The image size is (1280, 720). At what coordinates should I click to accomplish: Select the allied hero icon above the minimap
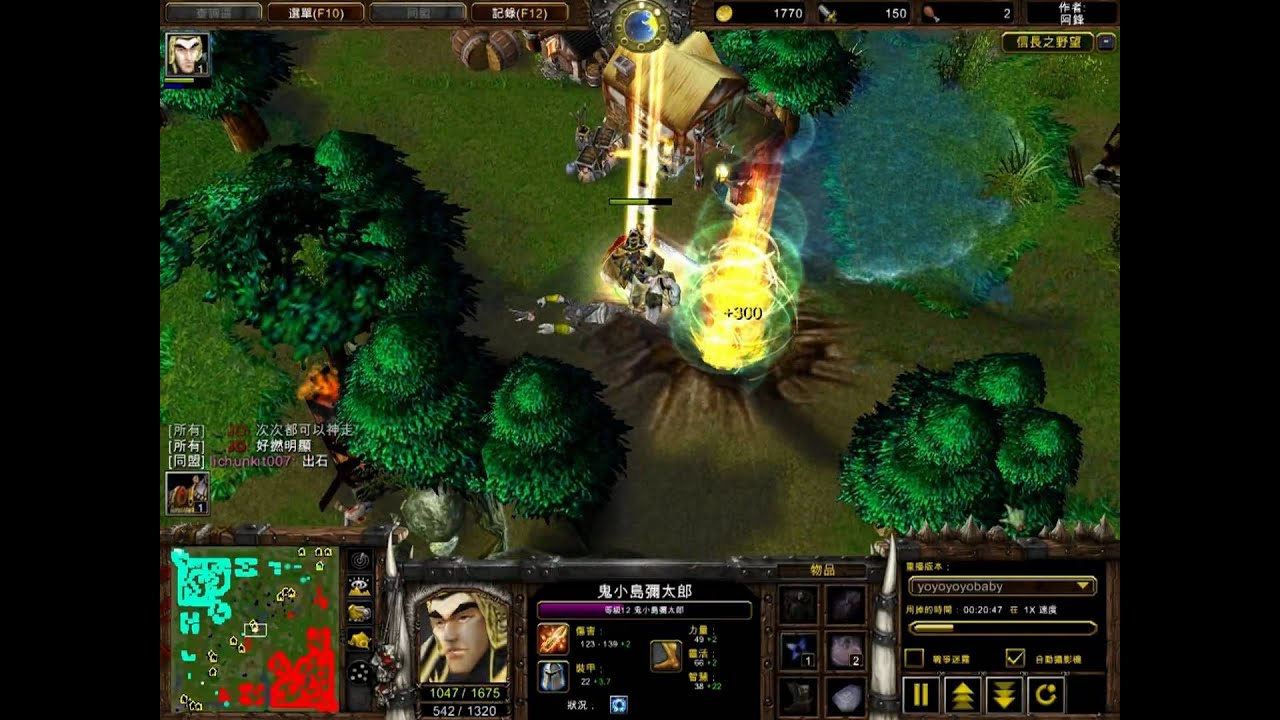[x=187, y=493]
